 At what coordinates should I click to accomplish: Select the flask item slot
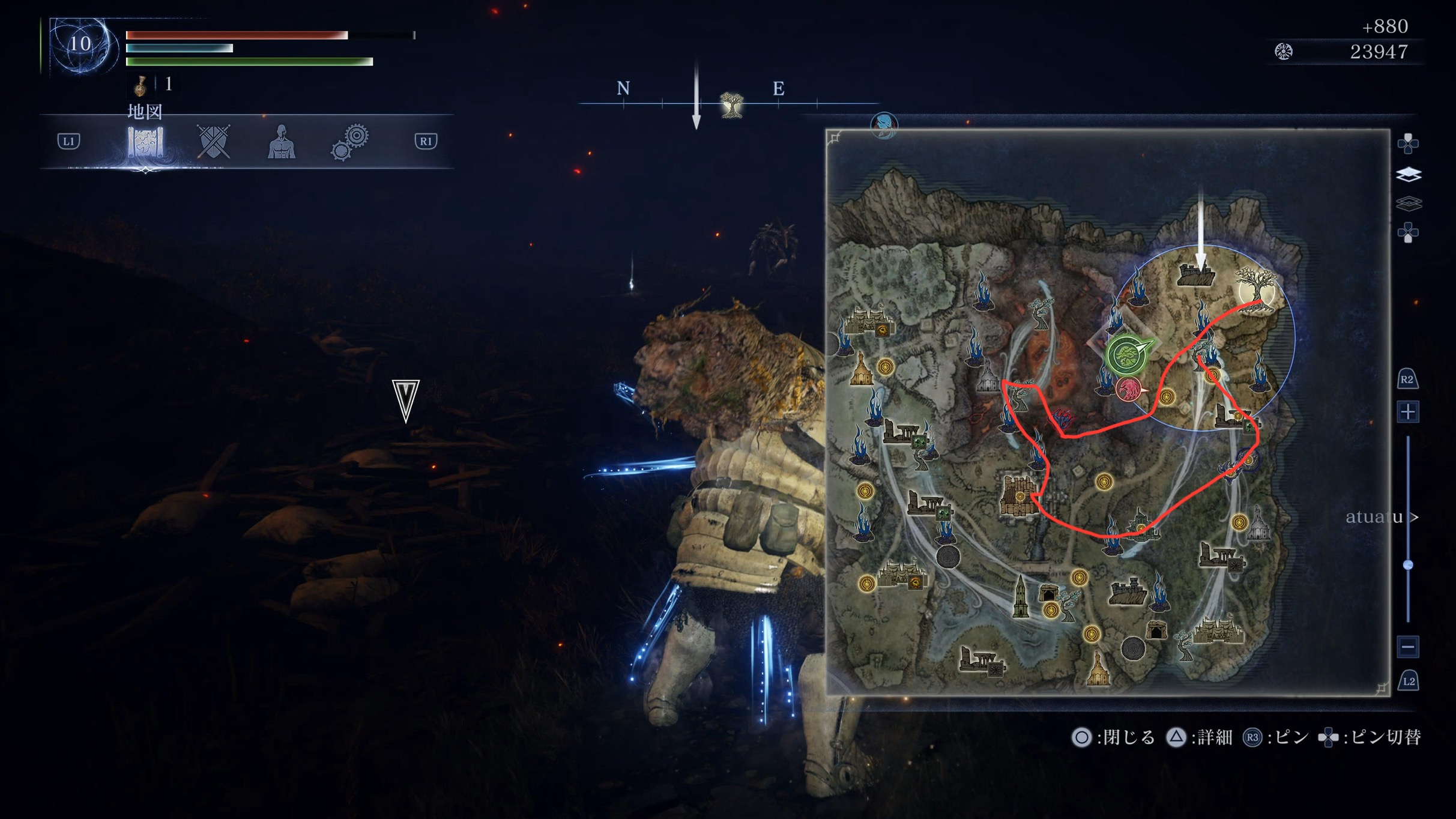click(x=140, y=85)
